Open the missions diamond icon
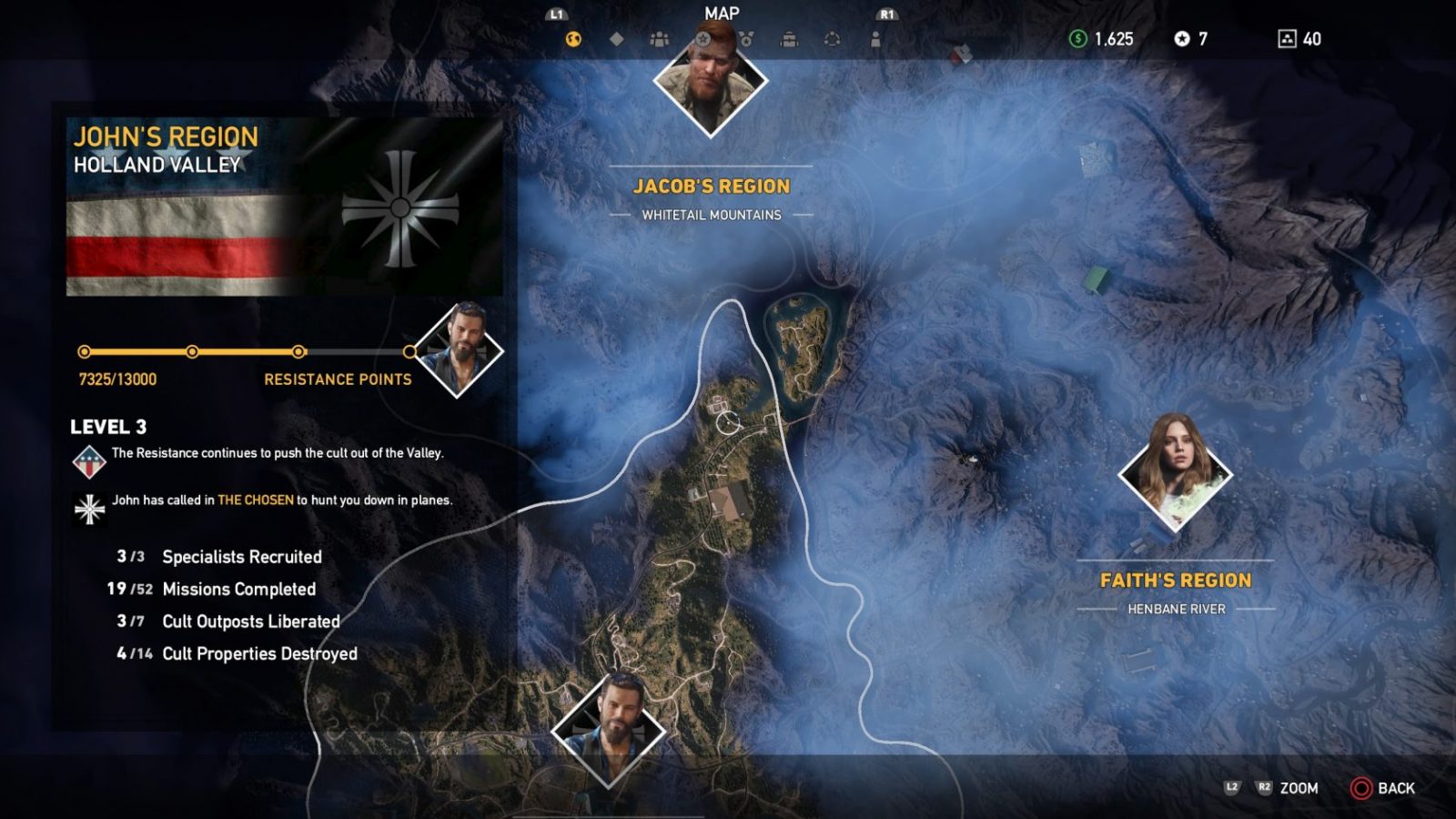 coord(616,40)
